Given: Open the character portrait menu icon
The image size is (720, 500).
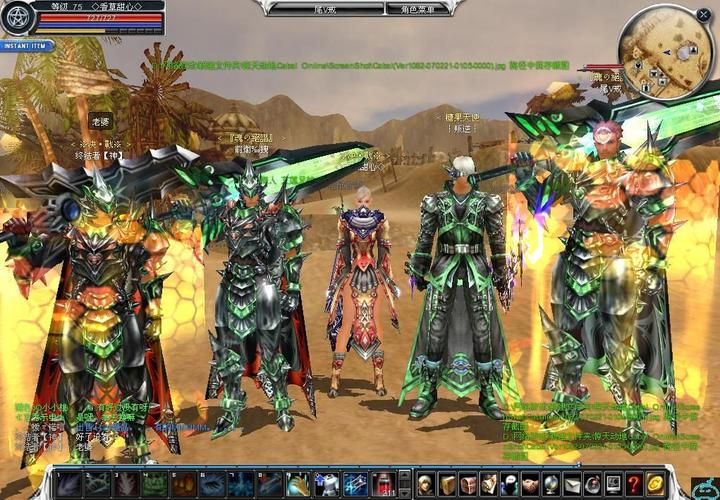Looking at the screenshot, I should point(424,483).
